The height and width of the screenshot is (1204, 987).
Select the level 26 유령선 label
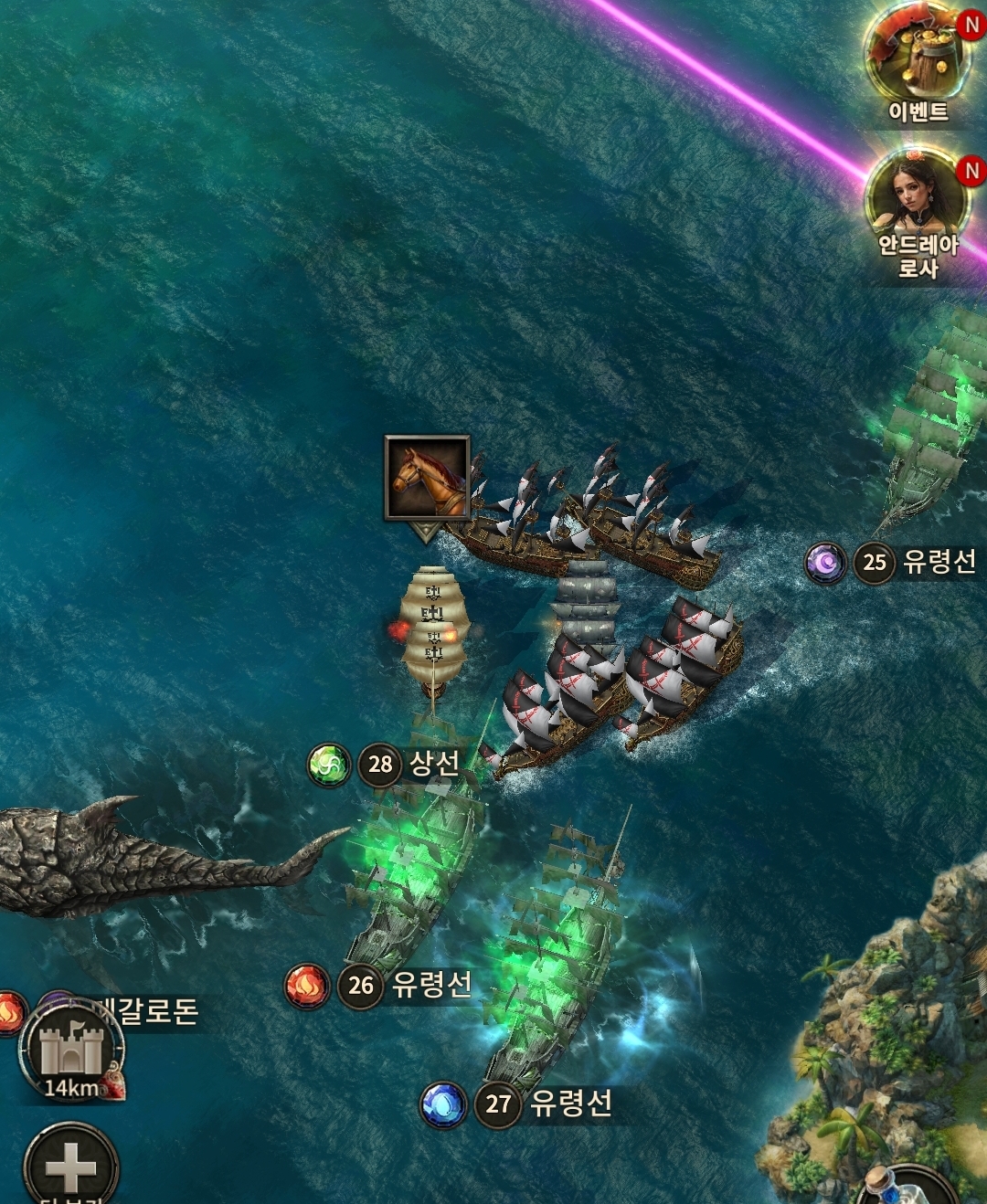click(405, 985)
